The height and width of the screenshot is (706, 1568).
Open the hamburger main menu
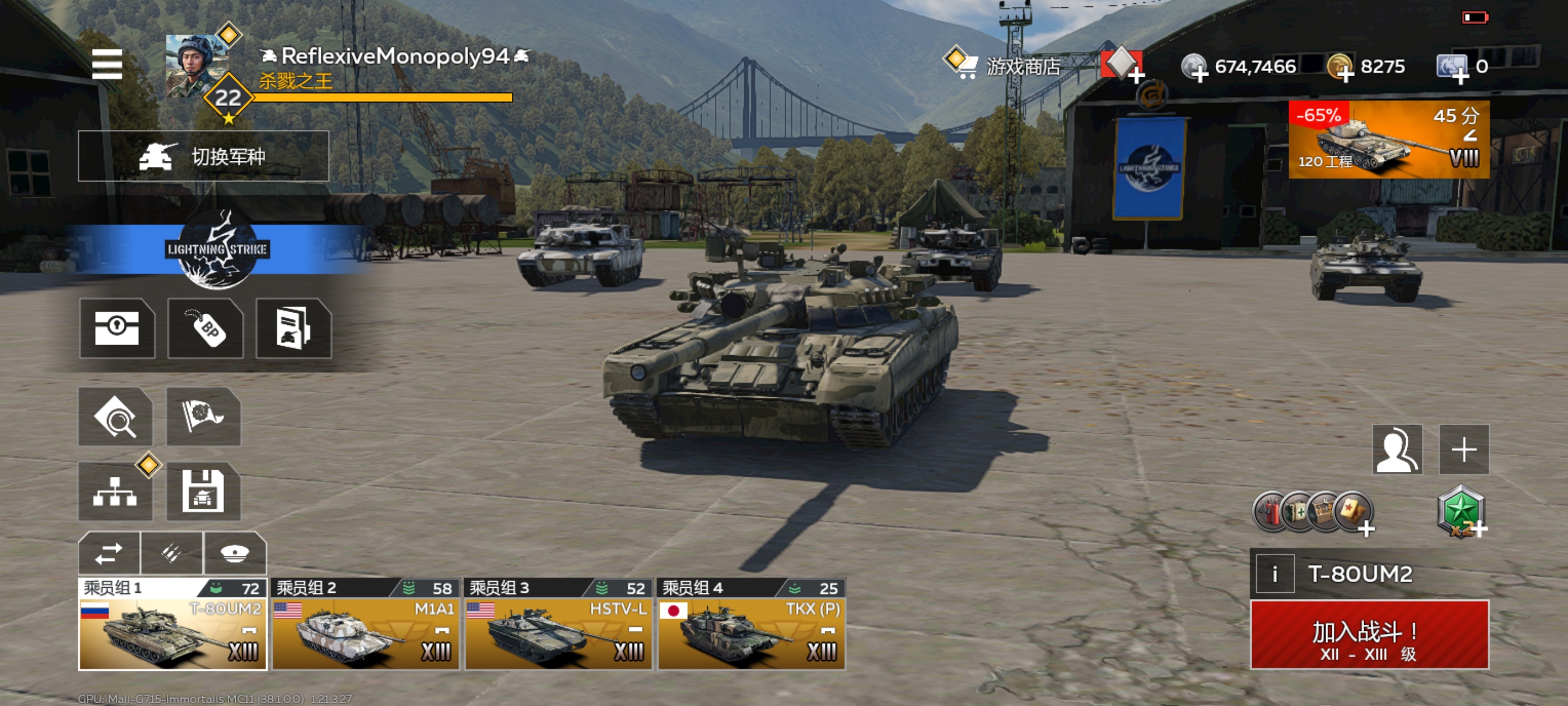coord(107,64)
